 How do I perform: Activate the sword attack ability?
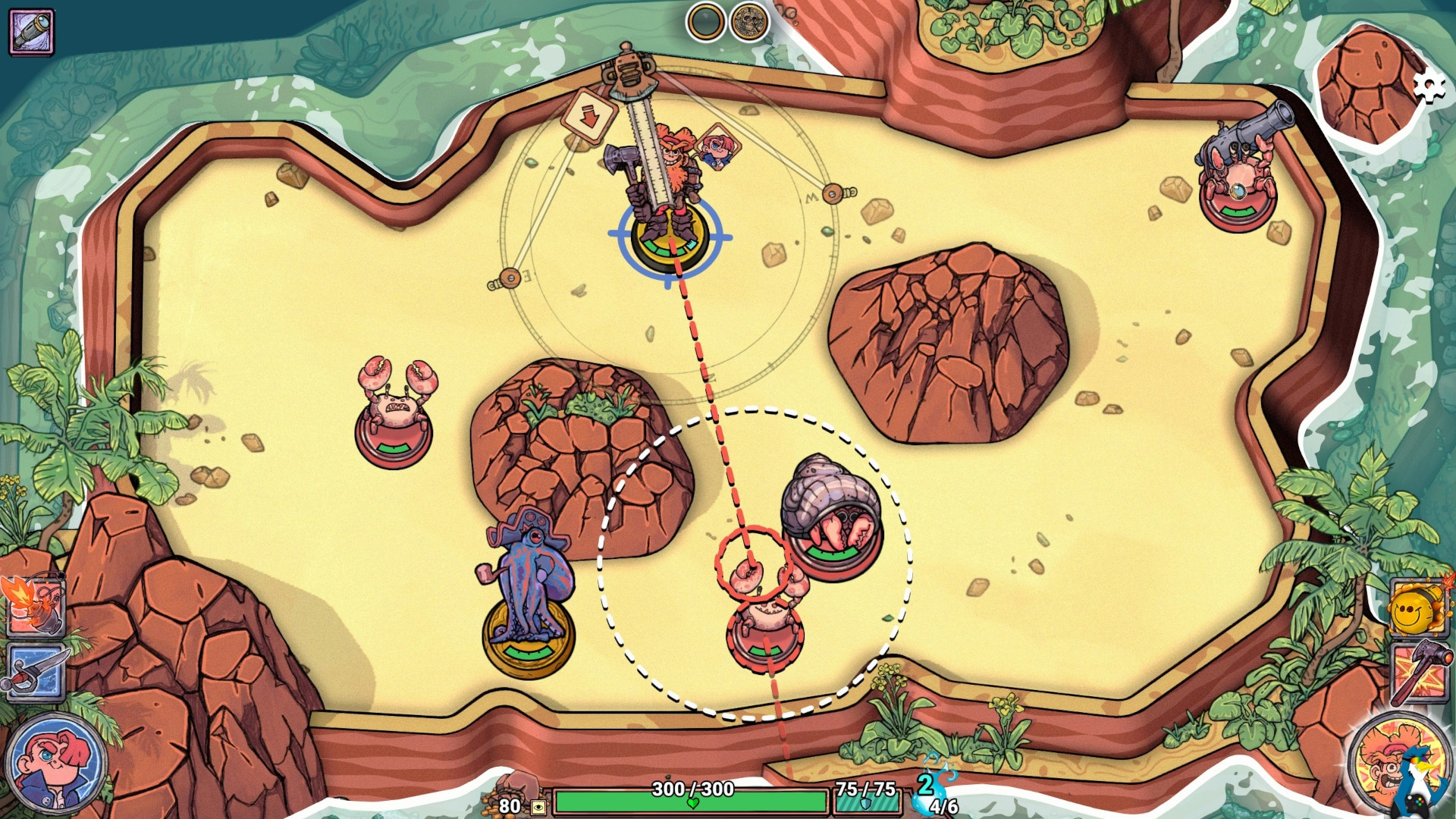pos(36,672)
